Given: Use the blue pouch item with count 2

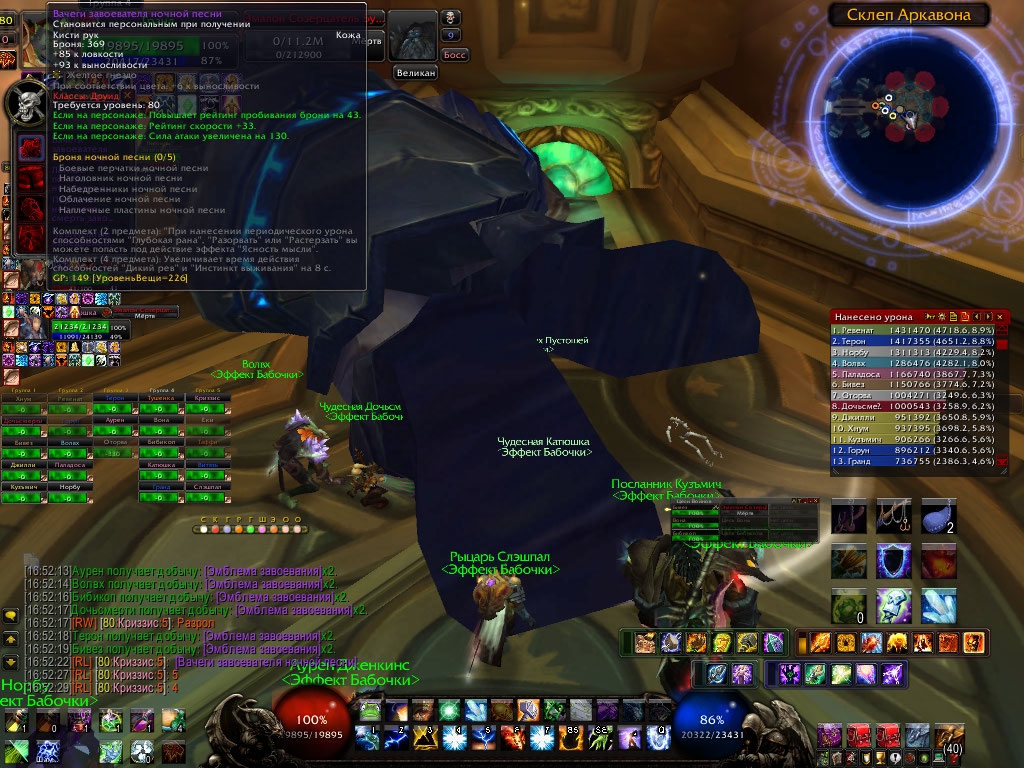Looking at the screenshot, I should (938, 516).
